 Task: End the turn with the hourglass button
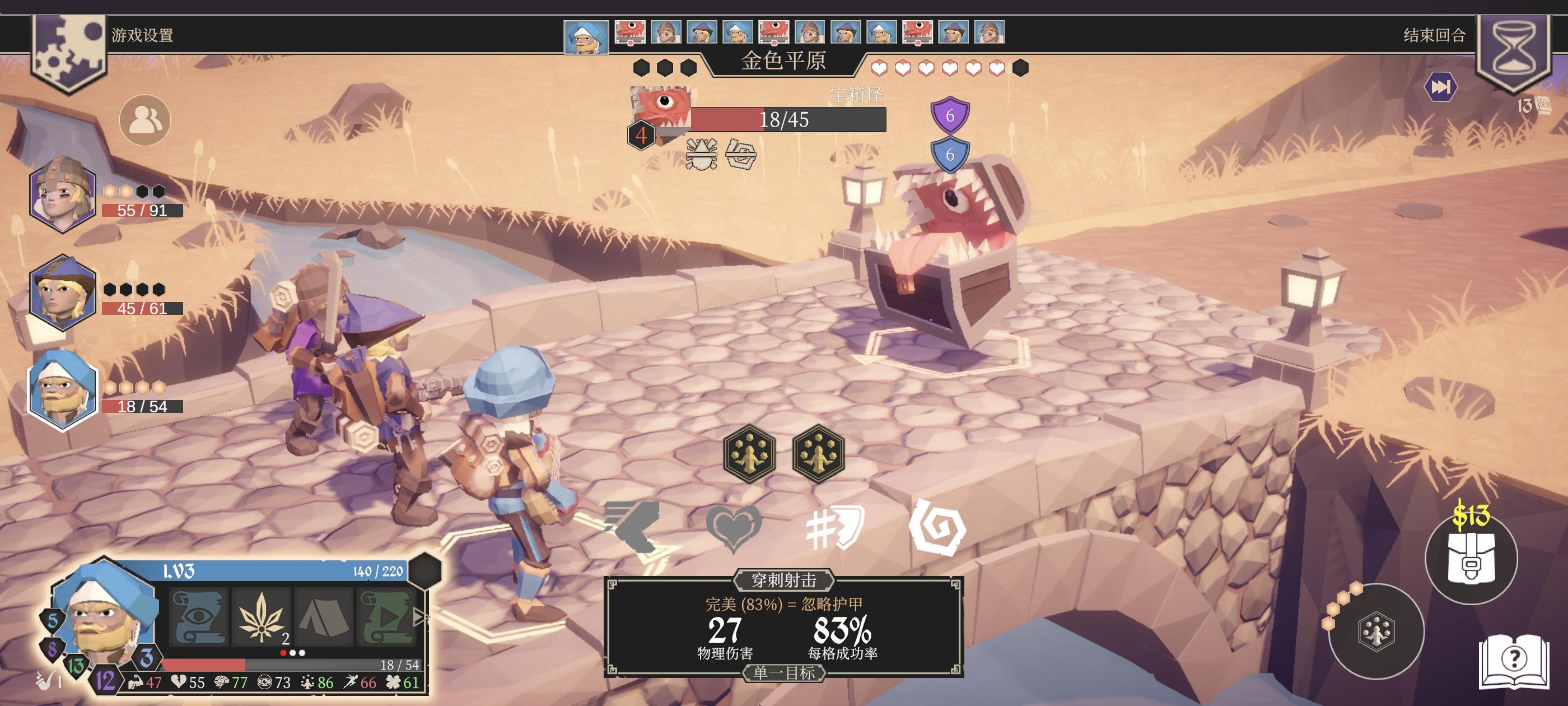[x=1514, y=49]
